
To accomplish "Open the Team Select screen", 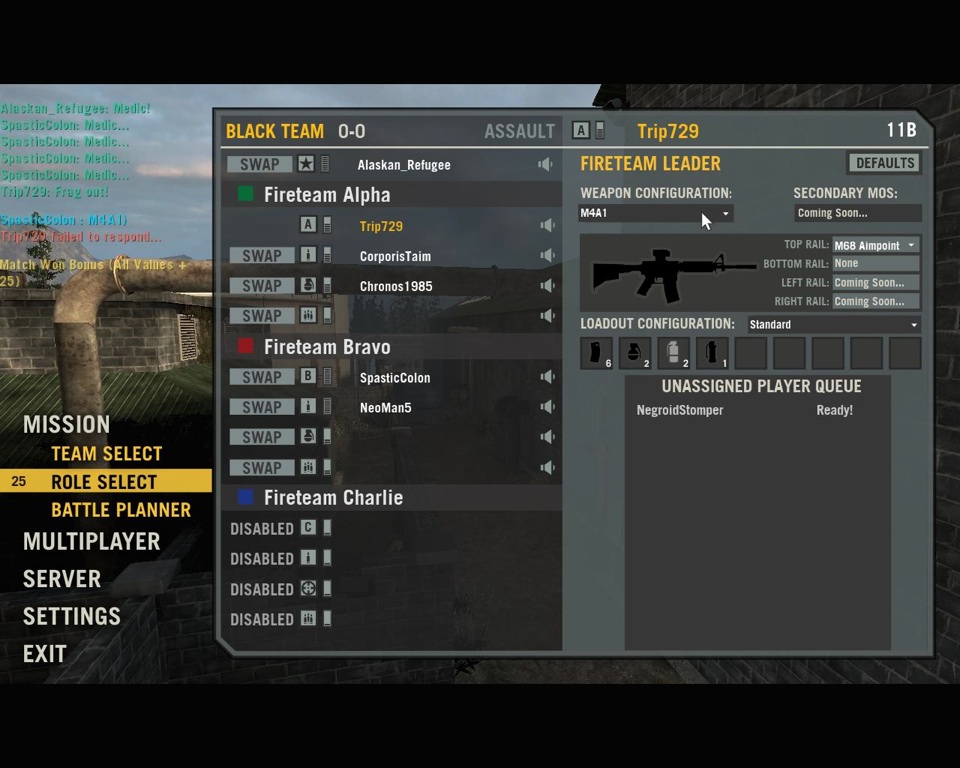I will click(x=106, y=453).
